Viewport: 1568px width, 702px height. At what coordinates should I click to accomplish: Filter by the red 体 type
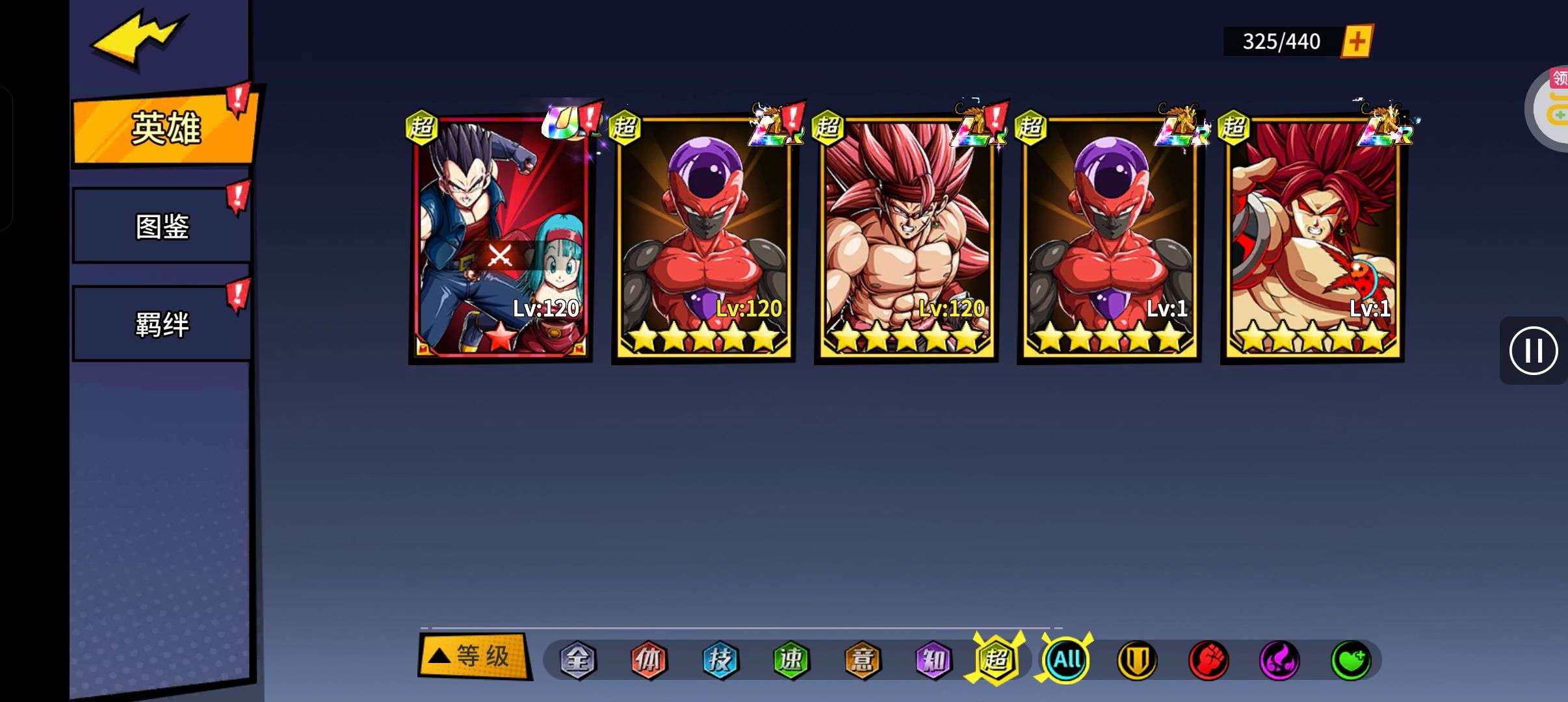(x=649, y=660)
